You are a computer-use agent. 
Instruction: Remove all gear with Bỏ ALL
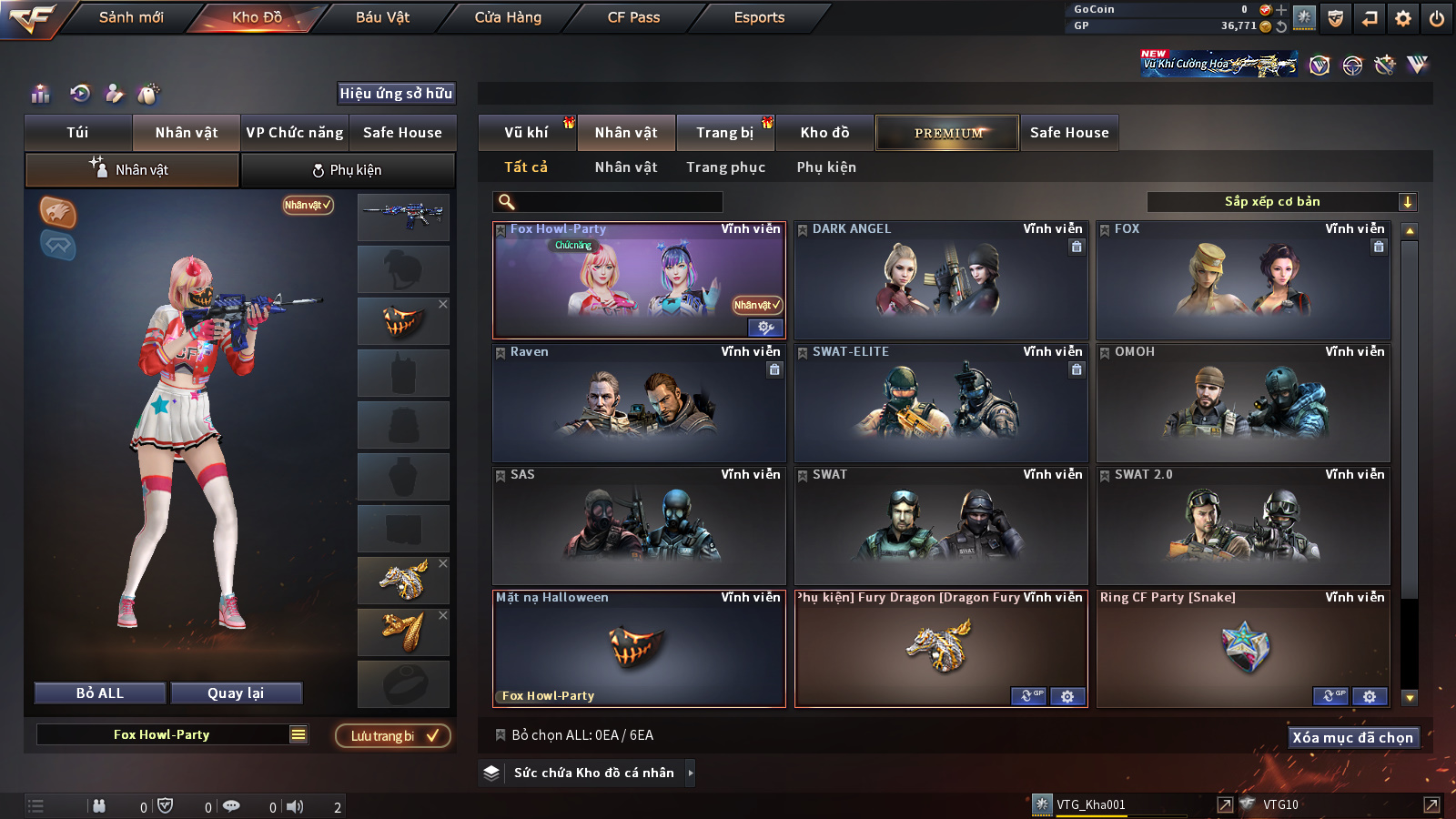tap(100, 693)
